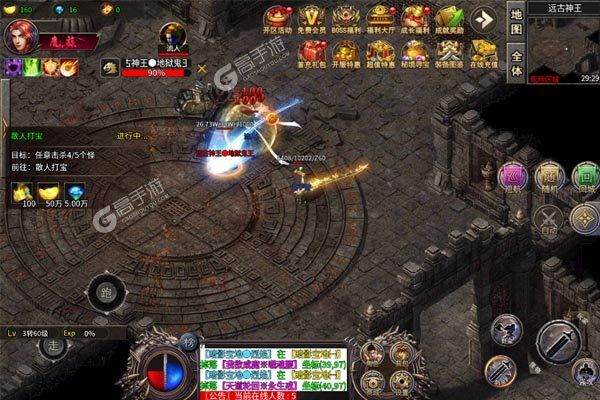This screenshot has width=600, height=400.
Task: Use the green 回城 return-to-town button
Action: tap(582, 175)
